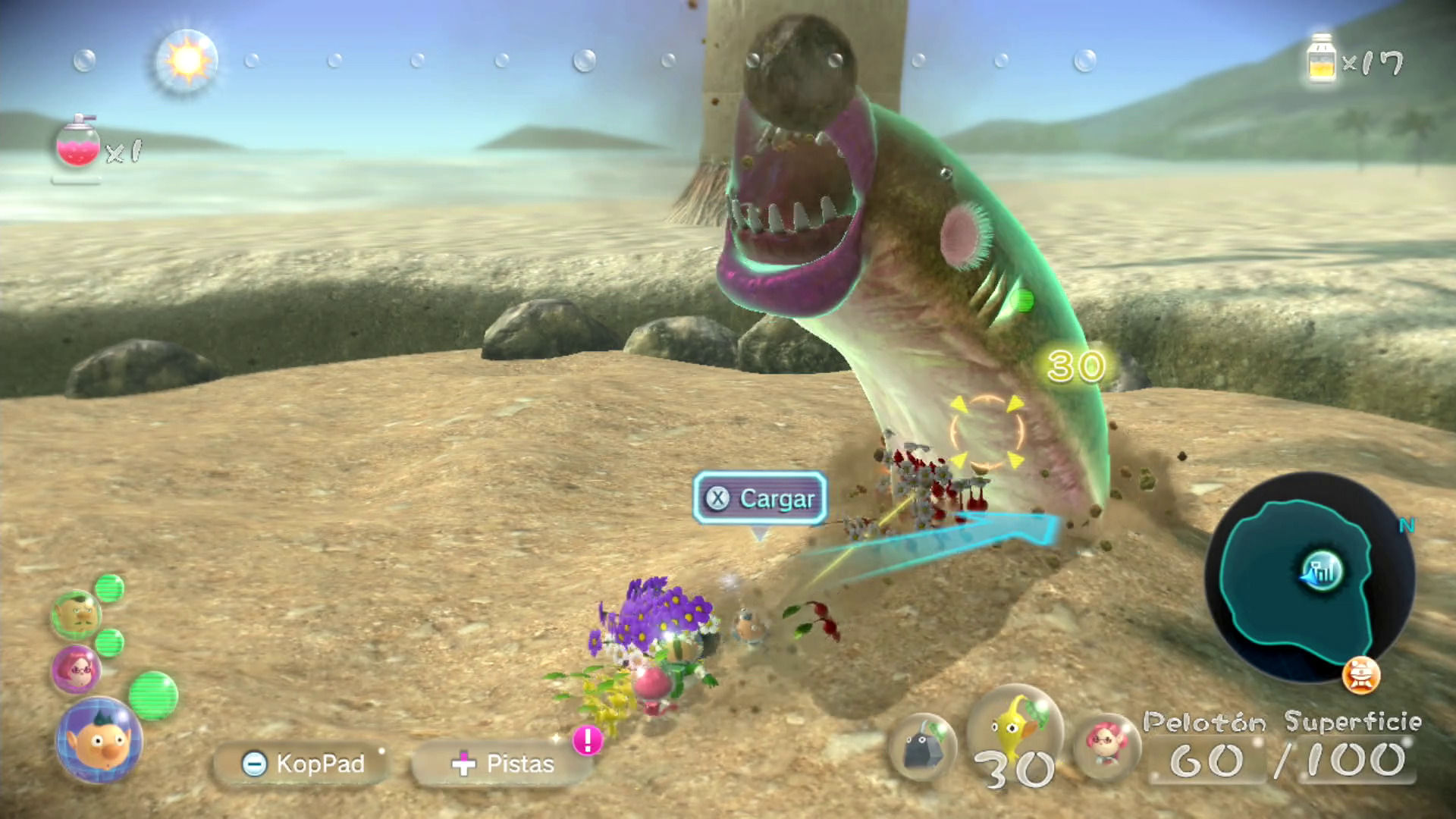Pick the rock Pikmin type bubble
Screen dimensions: 1456x819
click(923, 746)
